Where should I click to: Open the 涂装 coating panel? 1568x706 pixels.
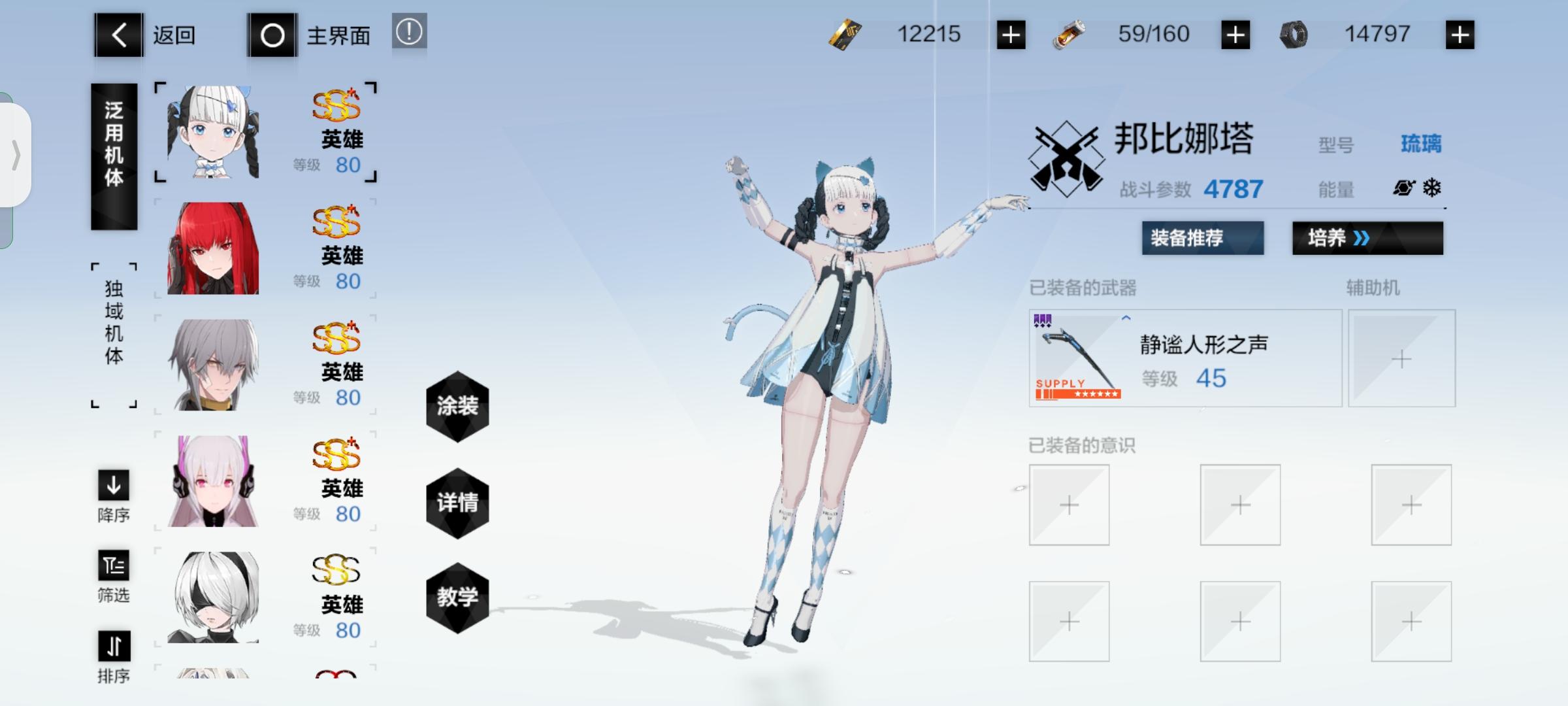(x=457, y=407)
